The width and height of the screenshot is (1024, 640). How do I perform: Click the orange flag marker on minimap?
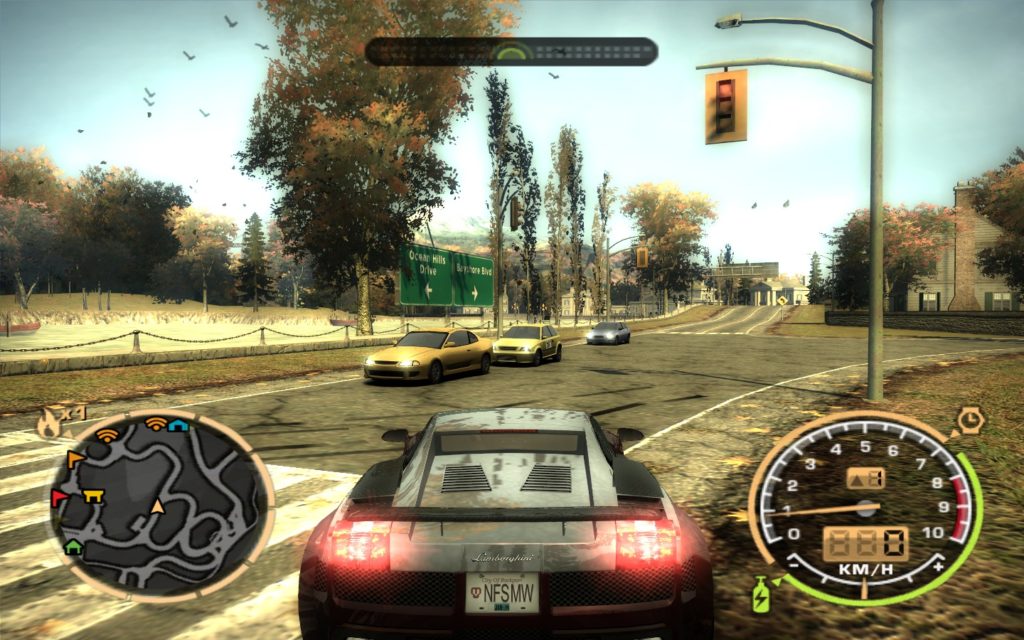[x=75, y=459]
